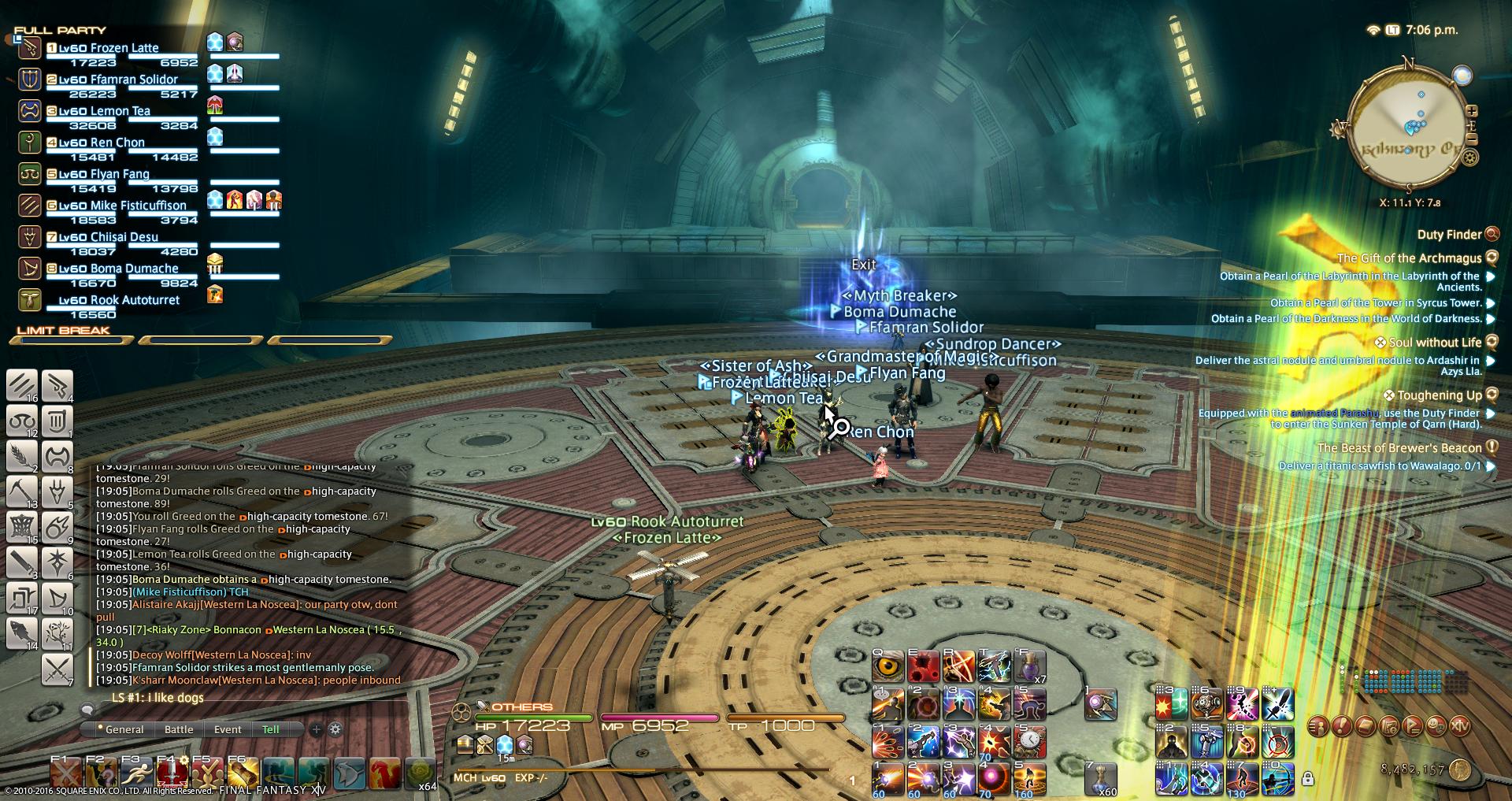Activate the stopwatch clock ability

coord(1029,740)
